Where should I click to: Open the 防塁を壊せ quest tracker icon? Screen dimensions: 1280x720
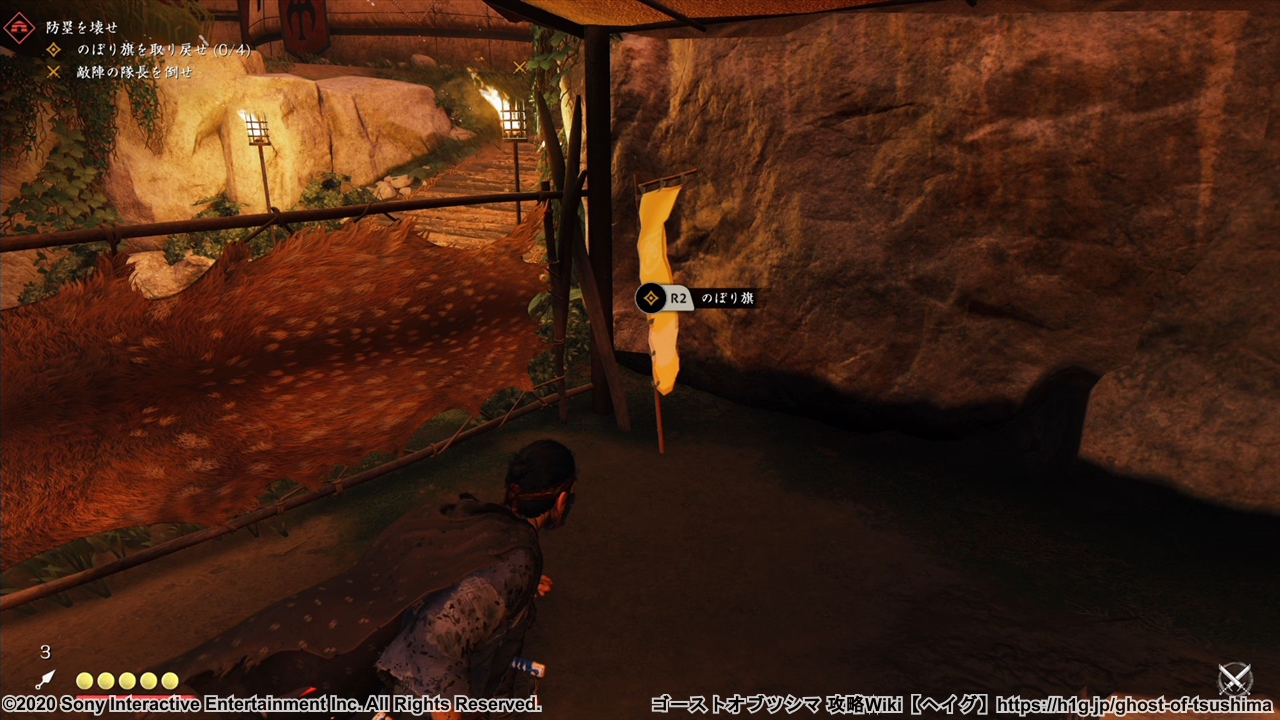tap(19, 27)
